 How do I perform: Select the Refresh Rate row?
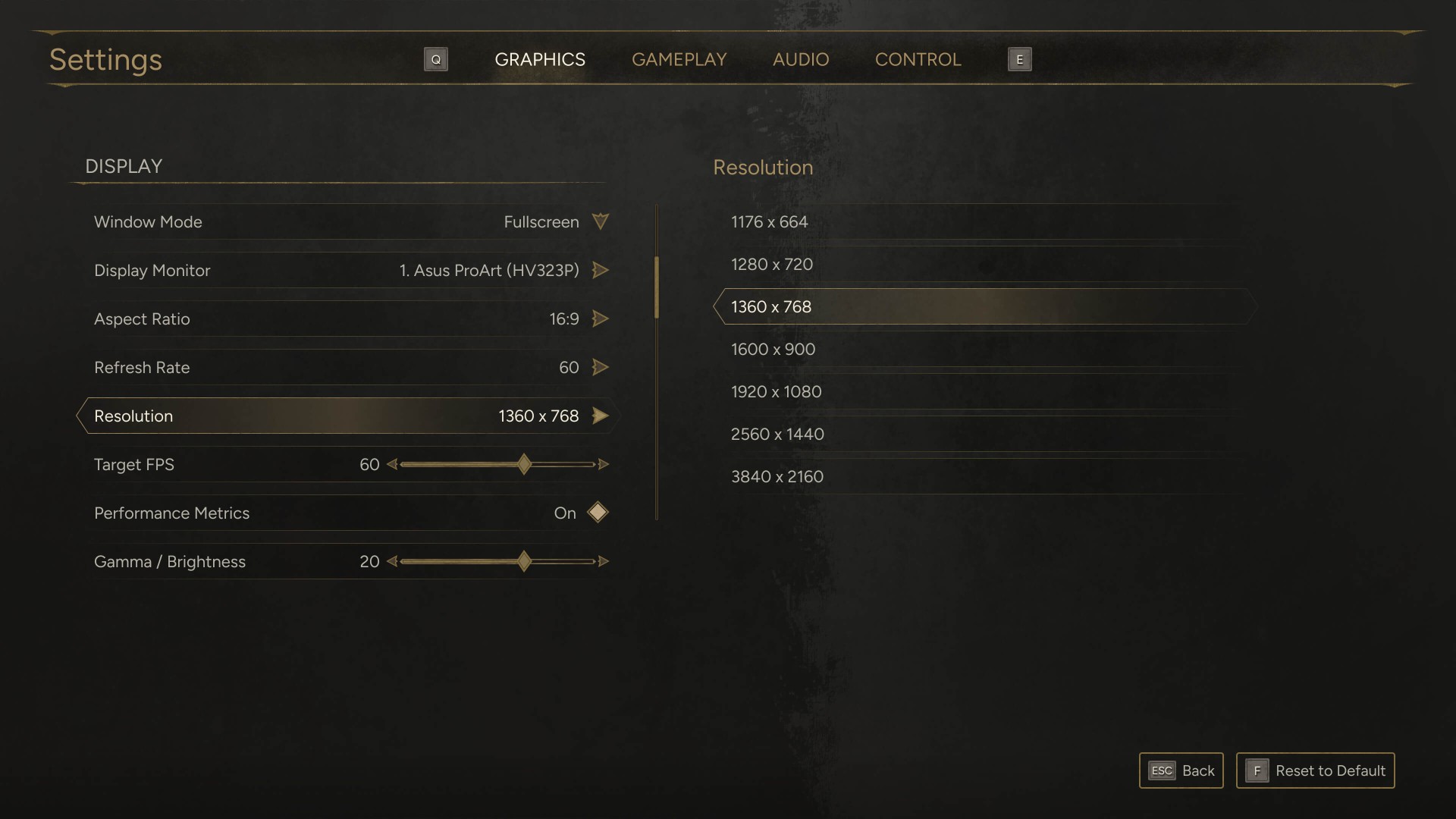point(349,367)
